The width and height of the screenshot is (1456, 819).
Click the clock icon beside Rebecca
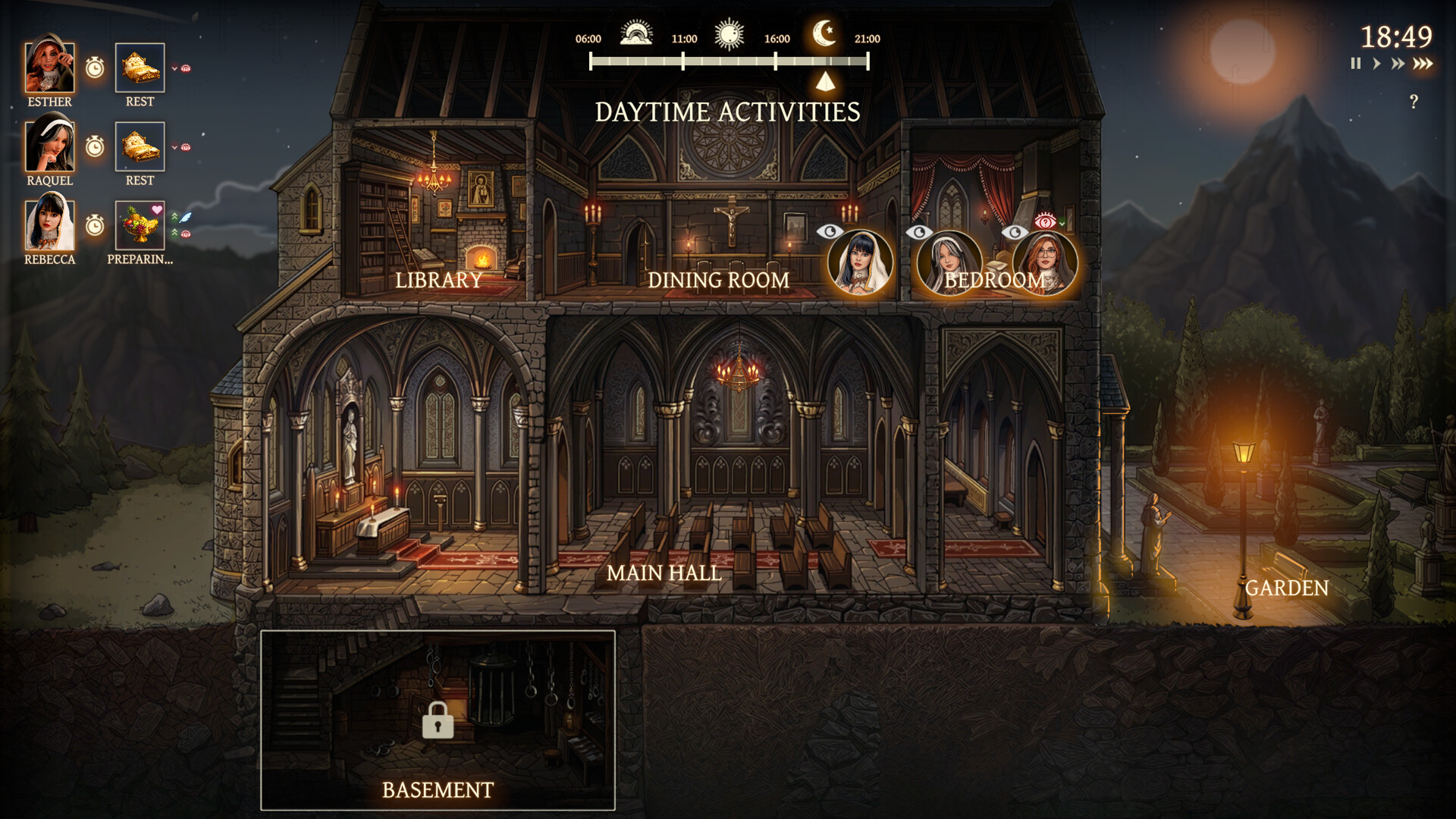[95, 225]
